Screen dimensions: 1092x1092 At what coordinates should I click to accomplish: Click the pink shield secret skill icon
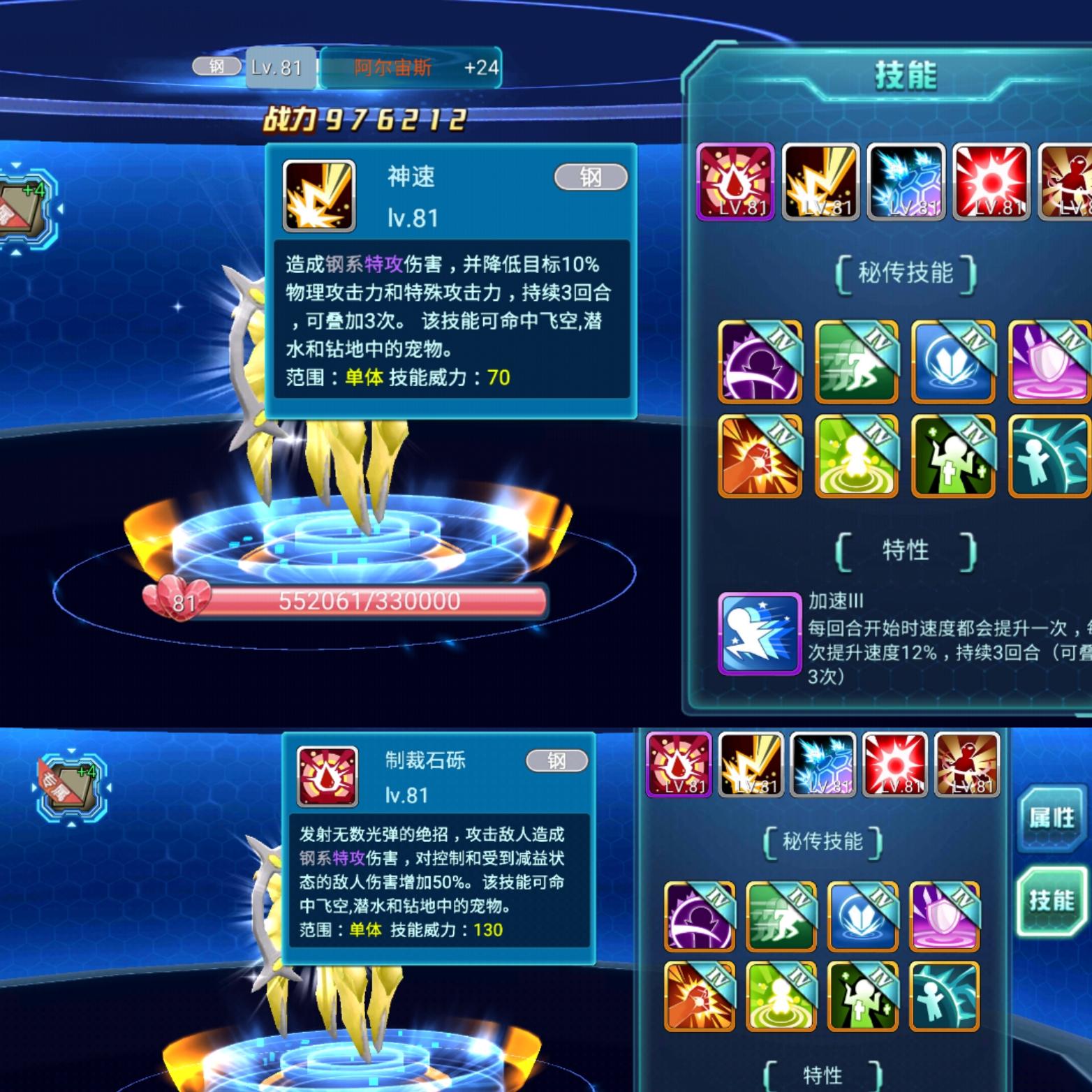pyautogui.click(x=1048, y=363)
